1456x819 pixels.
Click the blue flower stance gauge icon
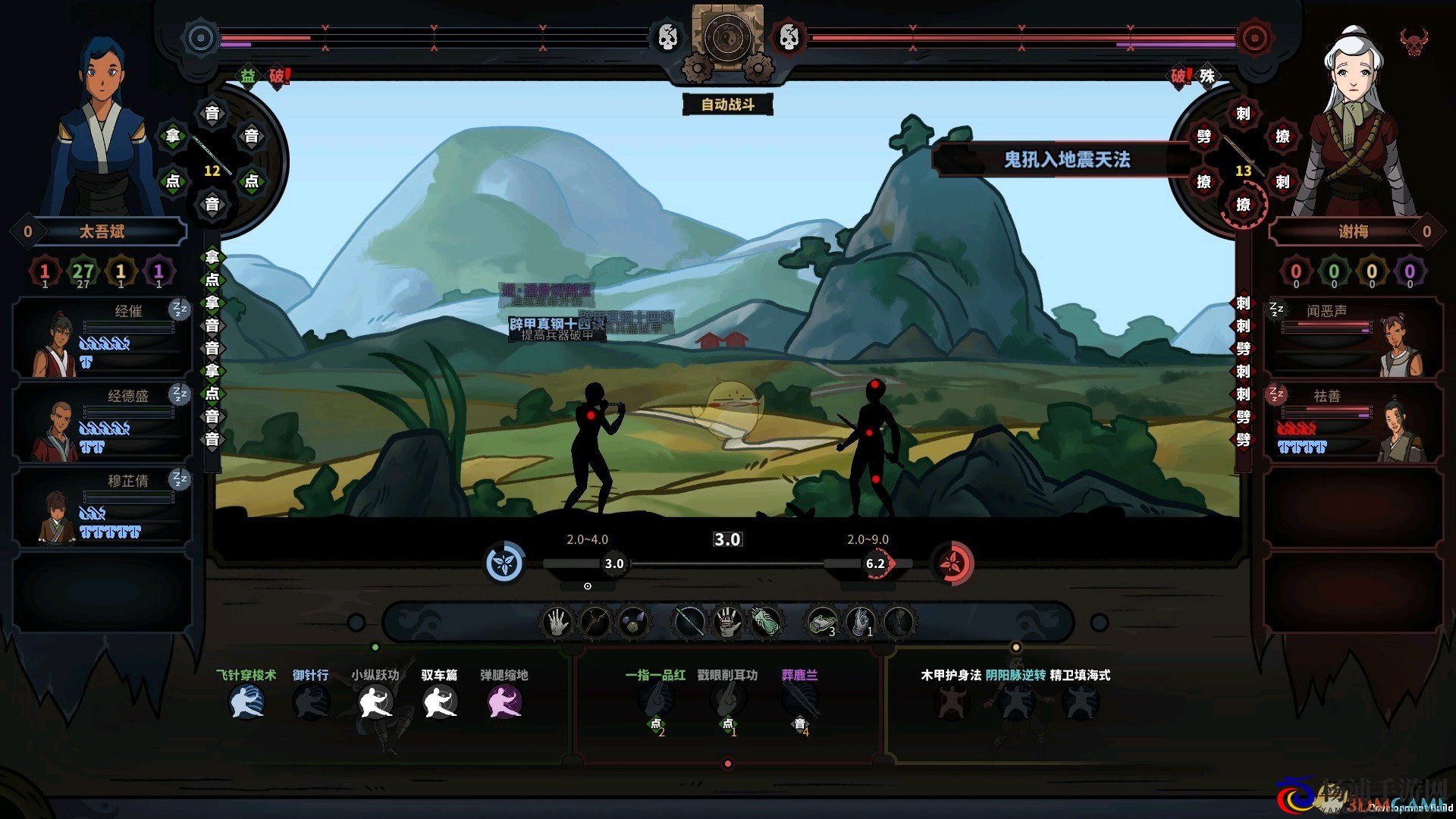(x=504, y=563)
